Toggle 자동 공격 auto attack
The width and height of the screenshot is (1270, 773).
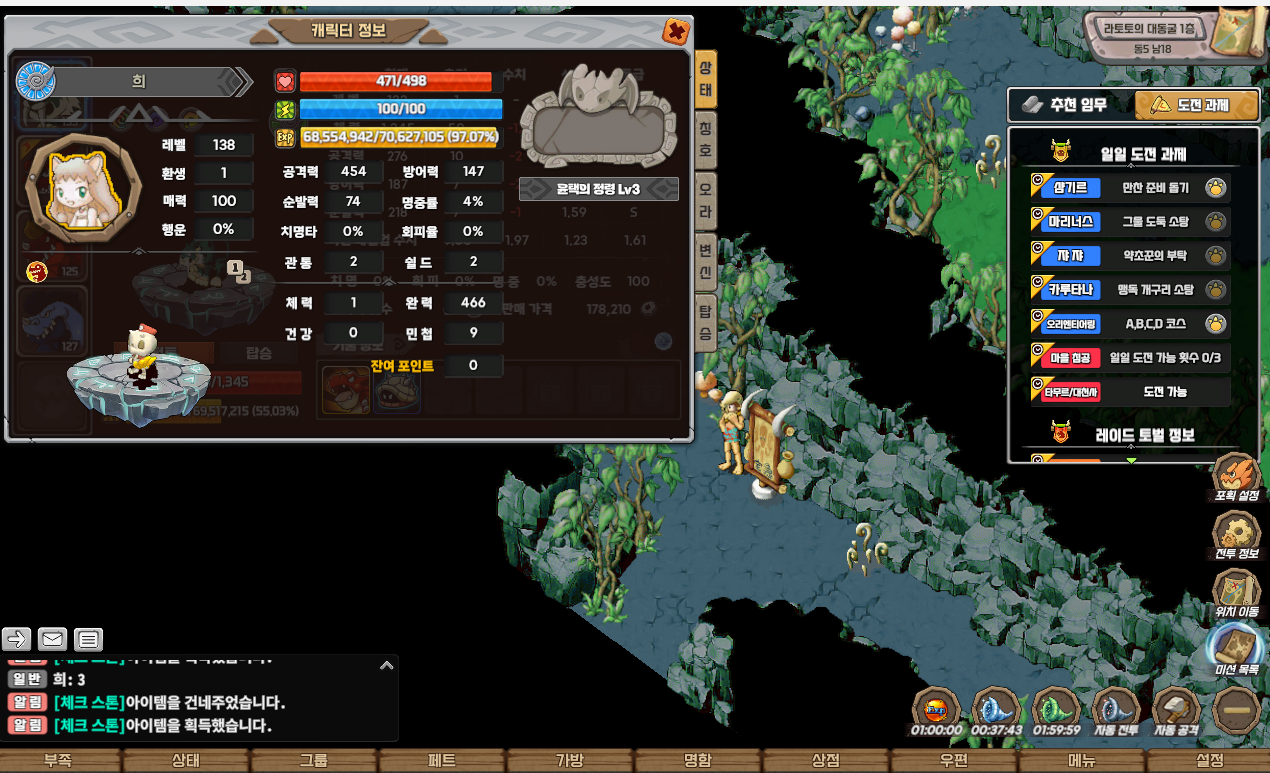pyautogui.click(x=1176, y=709)
